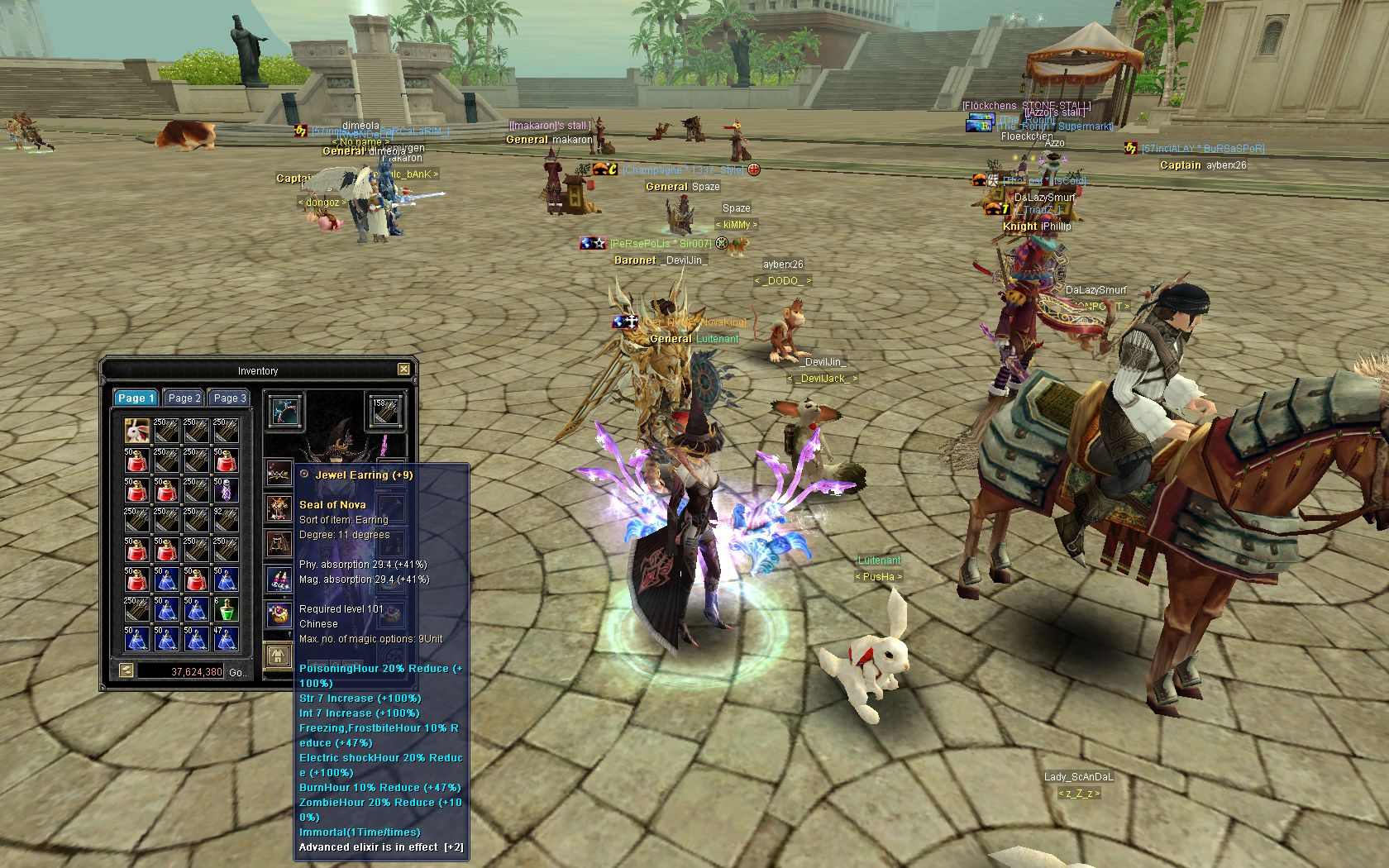Click the gold sort button beside the money
The height and width of the screenshot is (868, 1389).
pos(126,670)
